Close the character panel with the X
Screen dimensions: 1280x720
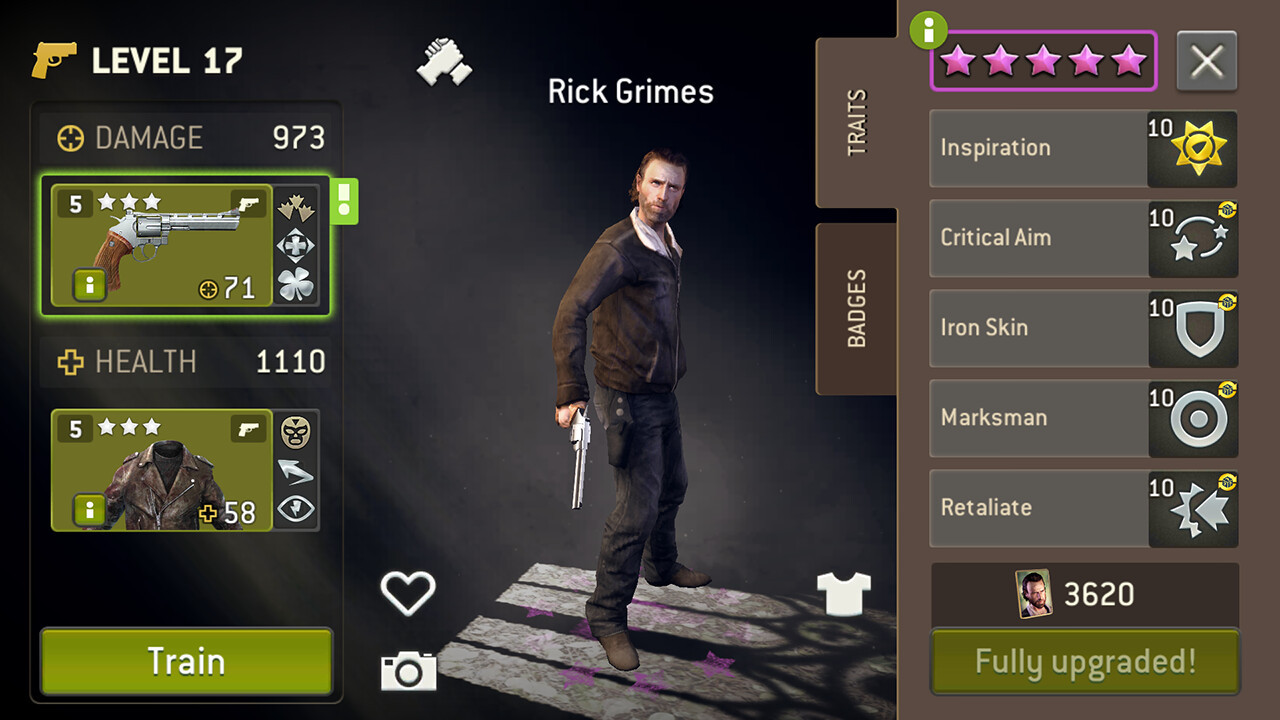pyautogui.click(x=1206, y=62)
